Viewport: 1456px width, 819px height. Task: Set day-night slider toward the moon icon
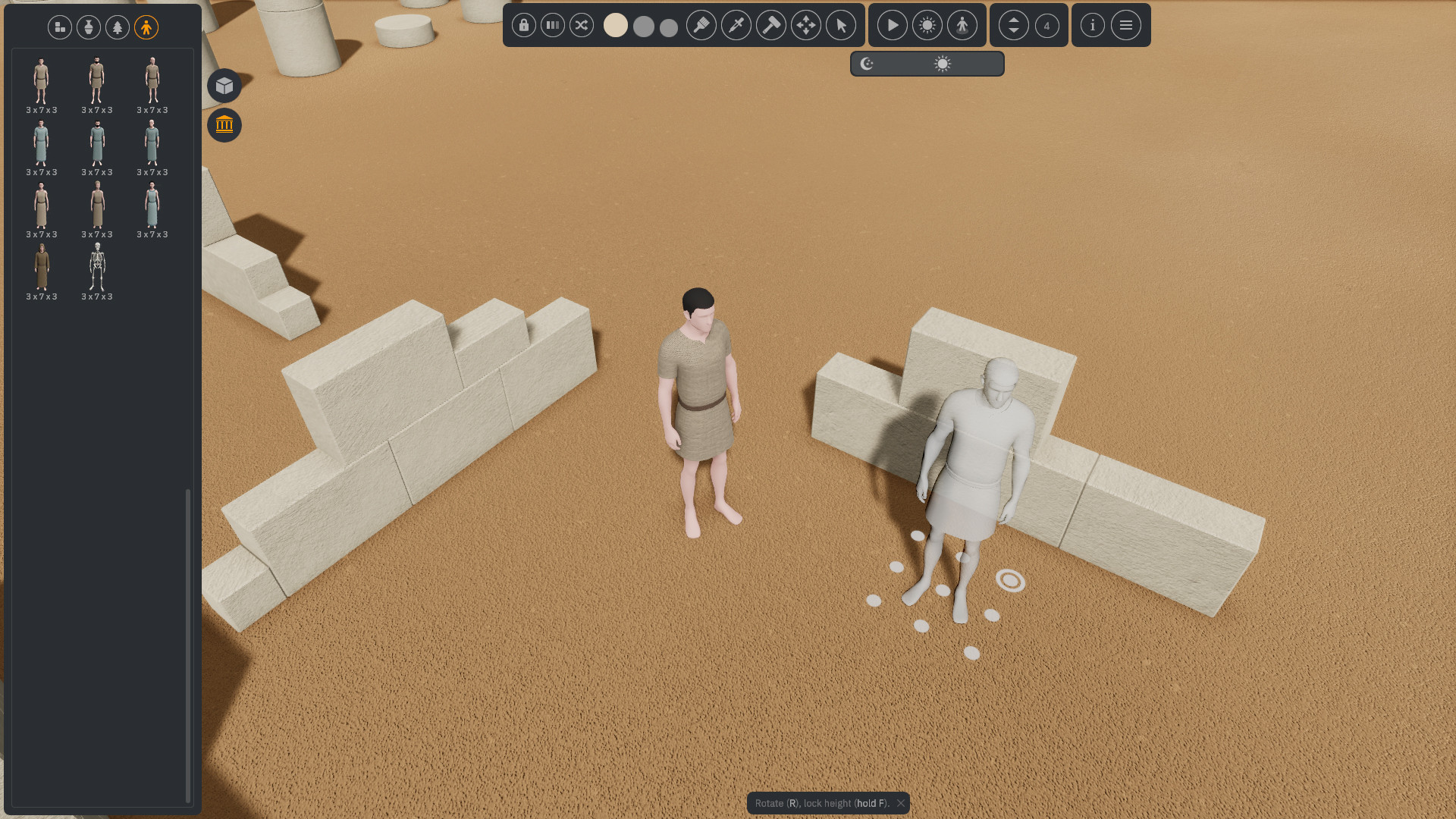coord(867,64)
